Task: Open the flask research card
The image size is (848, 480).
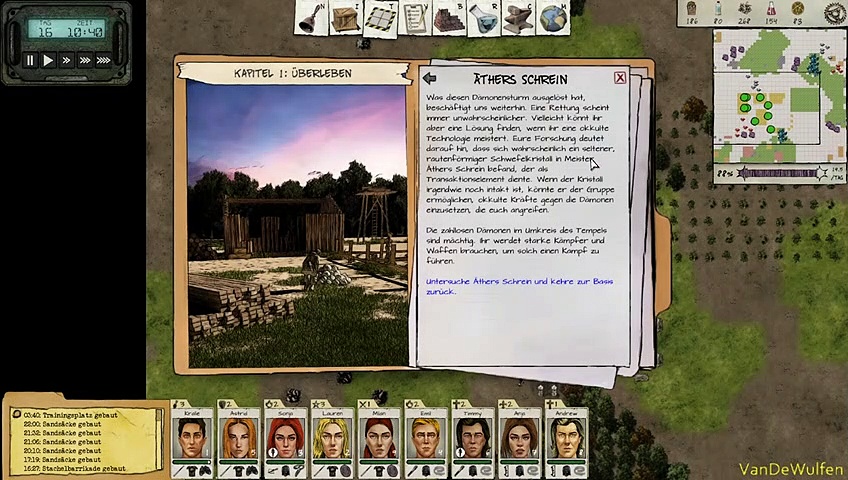Action: pyautogui.click(x=484, y=17)
